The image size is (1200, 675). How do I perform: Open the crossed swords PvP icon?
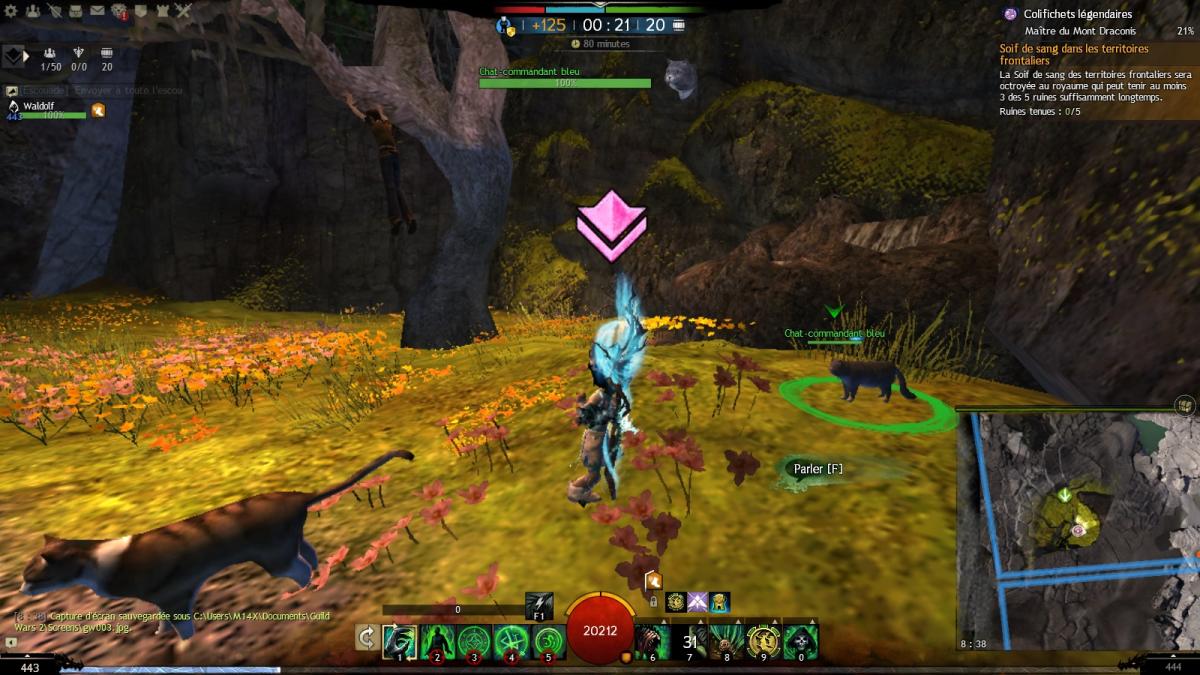[x=183, y=11]
